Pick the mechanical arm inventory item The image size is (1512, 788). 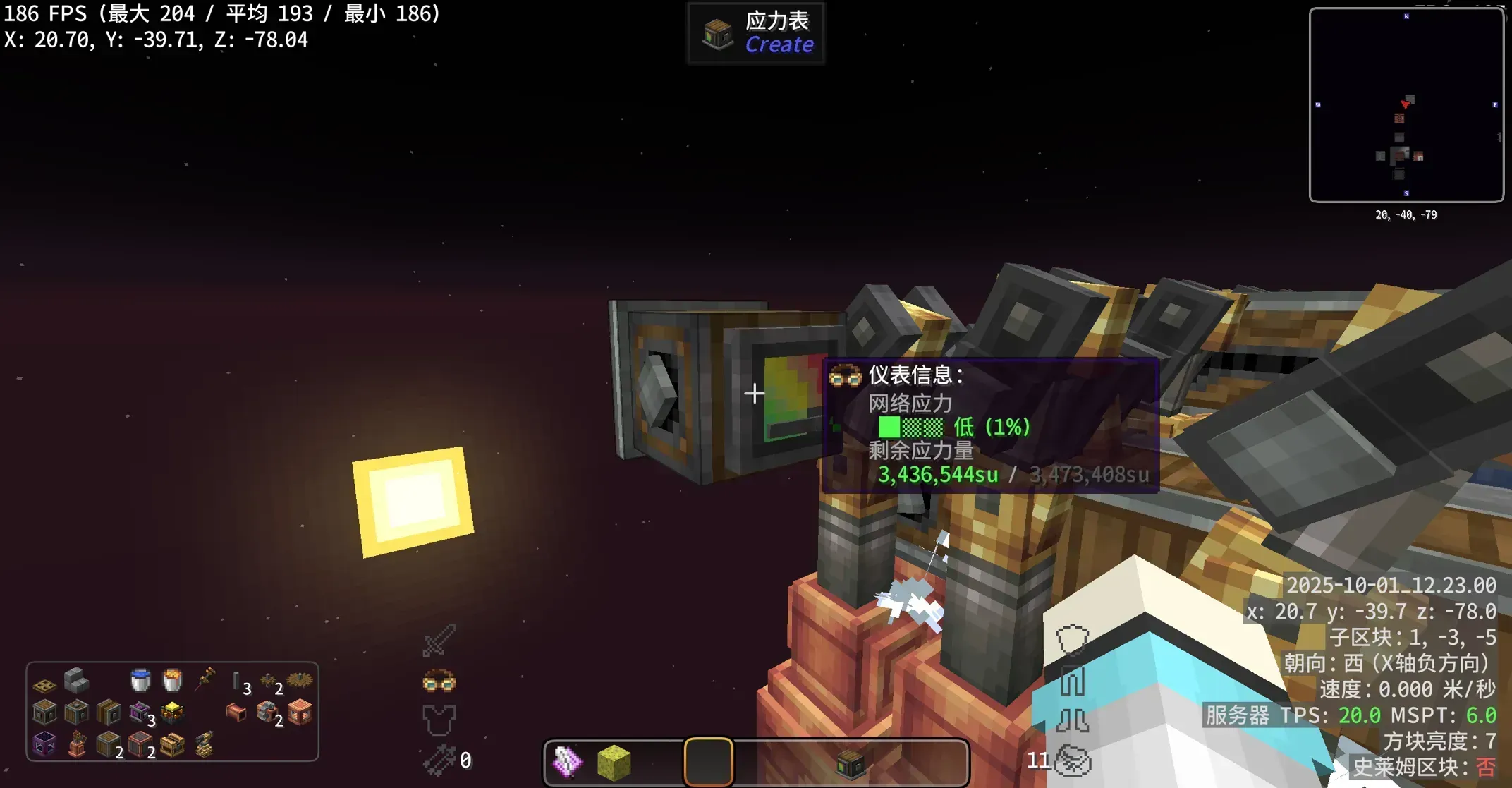(204, 744)
